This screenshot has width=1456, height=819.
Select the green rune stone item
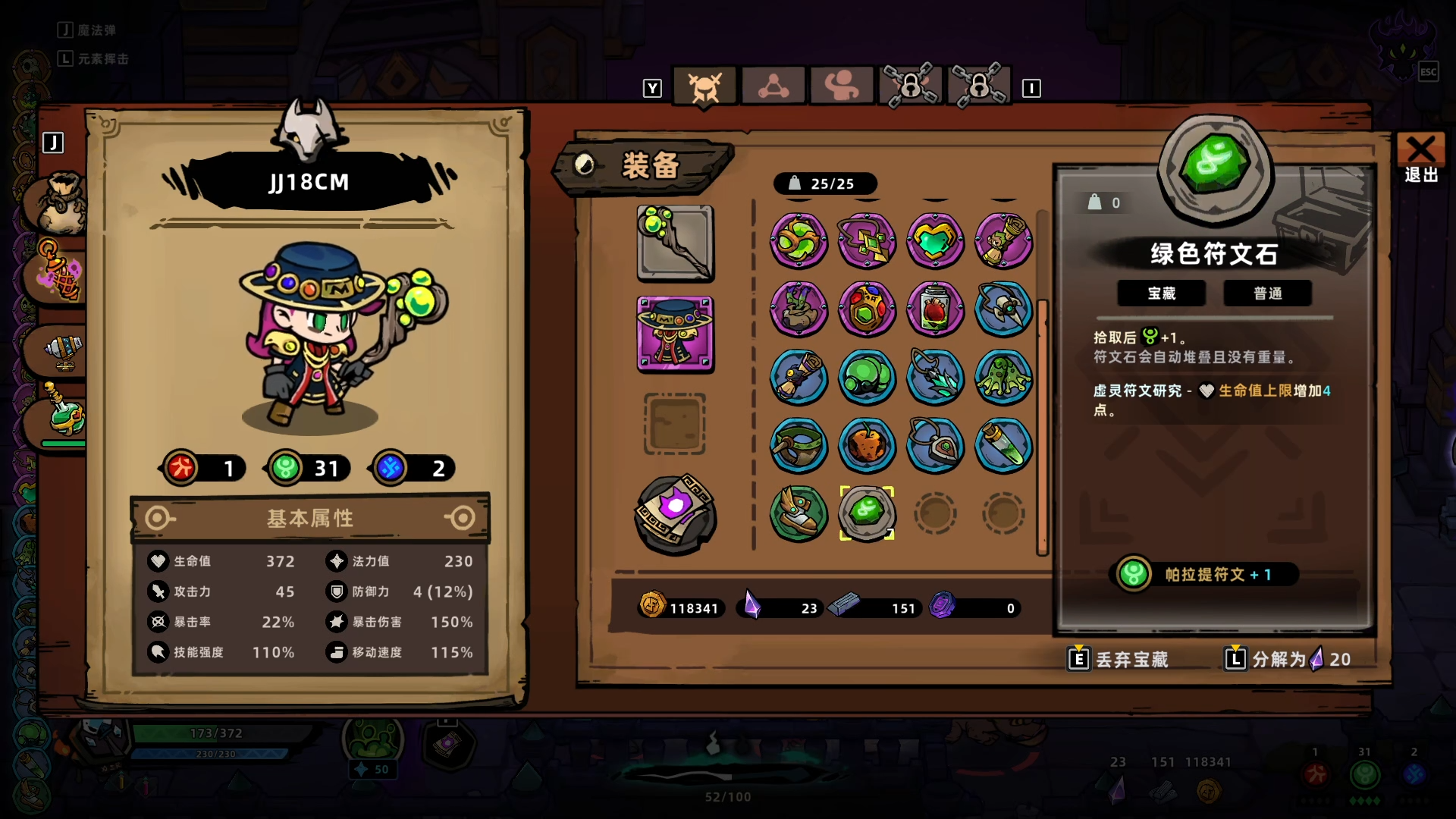coord(867,513)
